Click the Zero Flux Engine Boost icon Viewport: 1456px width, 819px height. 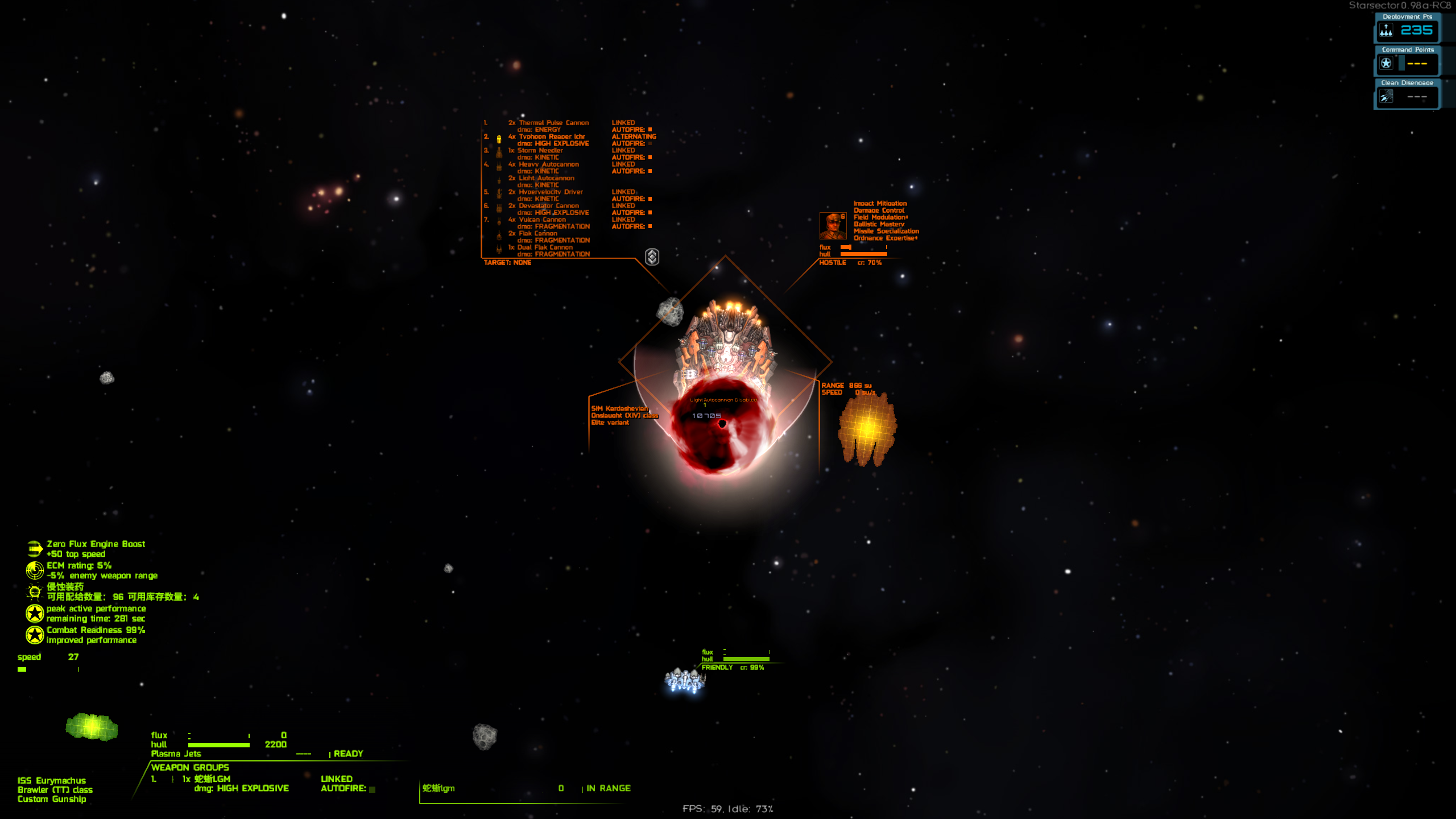(34, 548)
